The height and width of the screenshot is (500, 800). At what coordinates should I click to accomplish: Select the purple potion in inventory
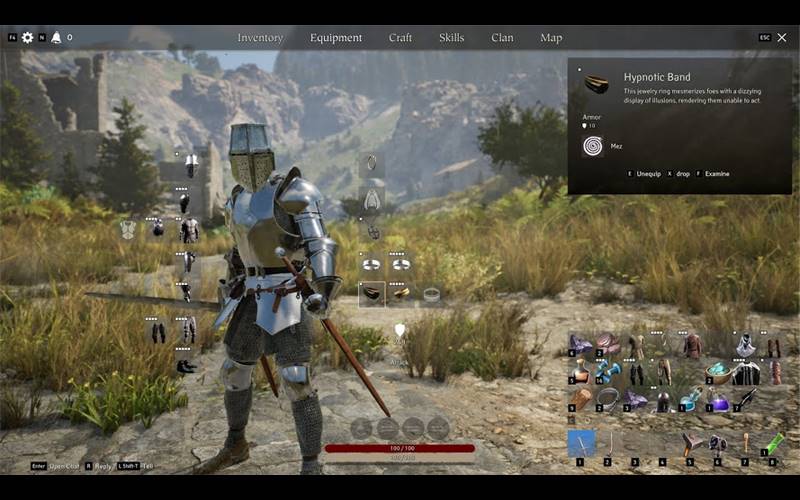[x=720, y=400]
